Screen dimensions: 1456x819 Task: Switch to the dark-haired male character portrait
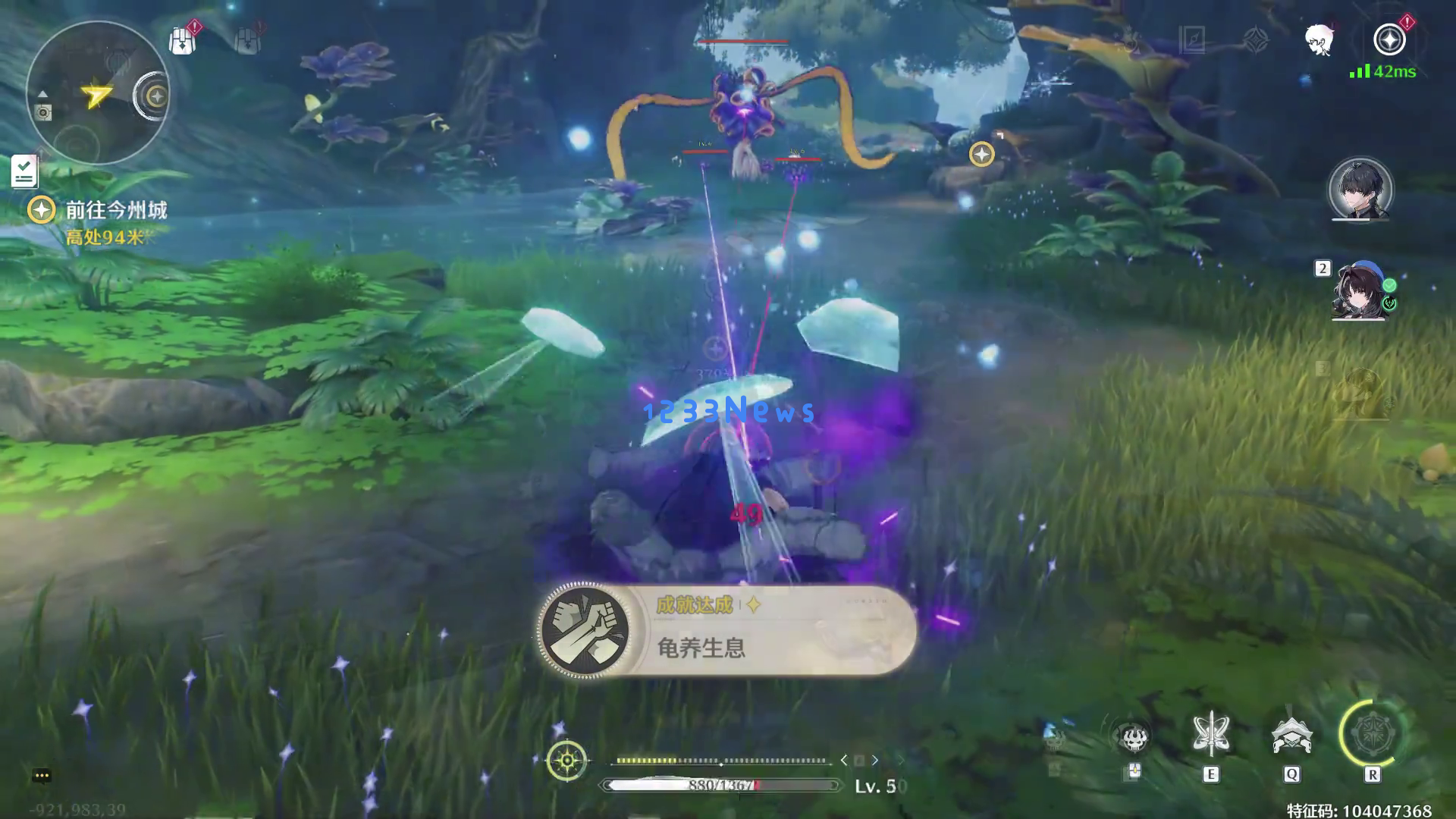(x=1360, y=190)
